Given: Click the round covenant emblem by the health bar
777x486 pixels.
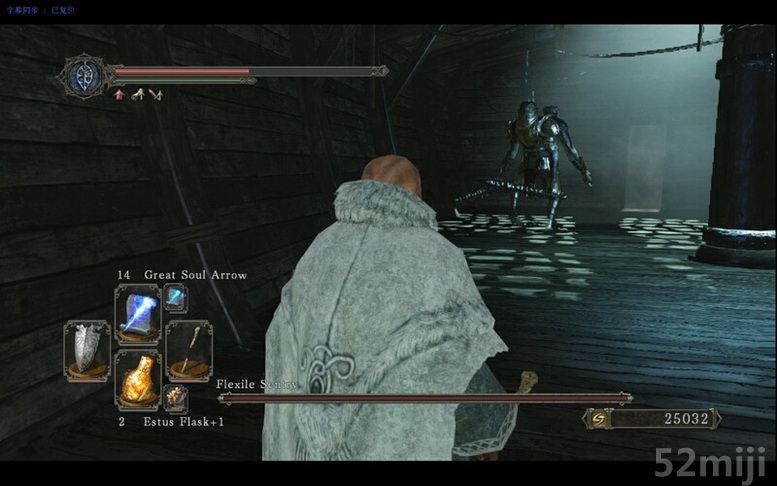Looking at the screenshot, I should 84,76.
